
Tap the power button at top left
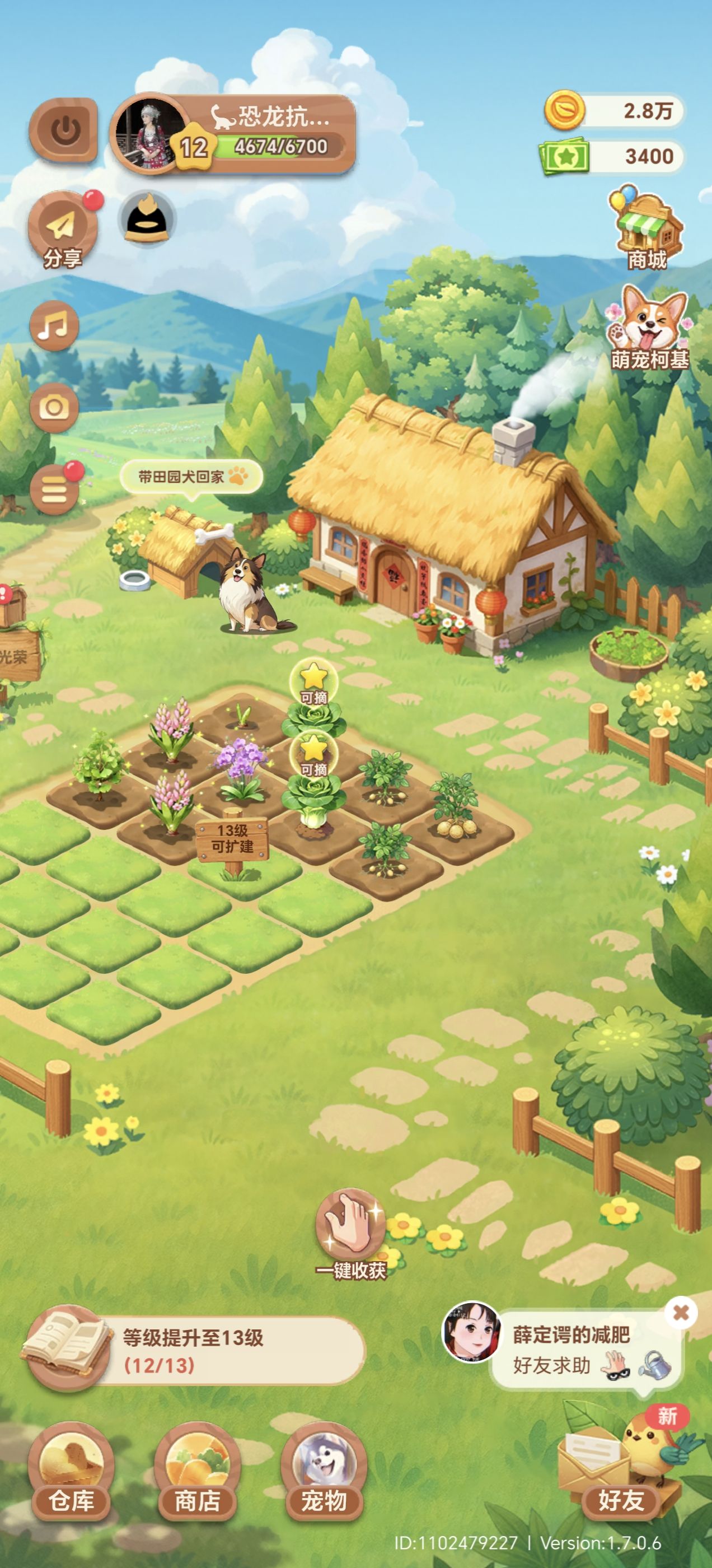(64, 130)
